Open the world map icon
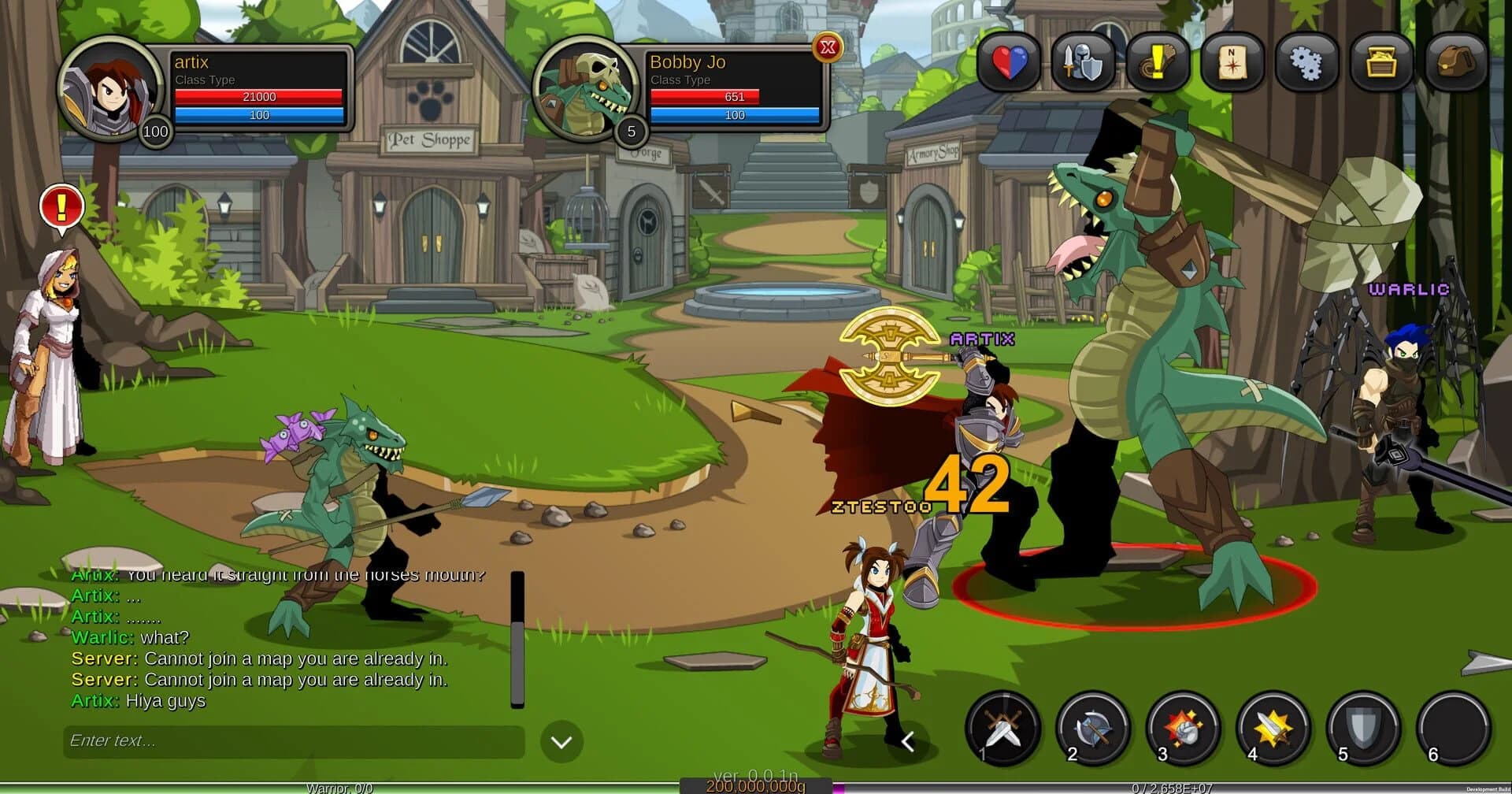Screen dimensions: 1512x794 coord(1232,63)
